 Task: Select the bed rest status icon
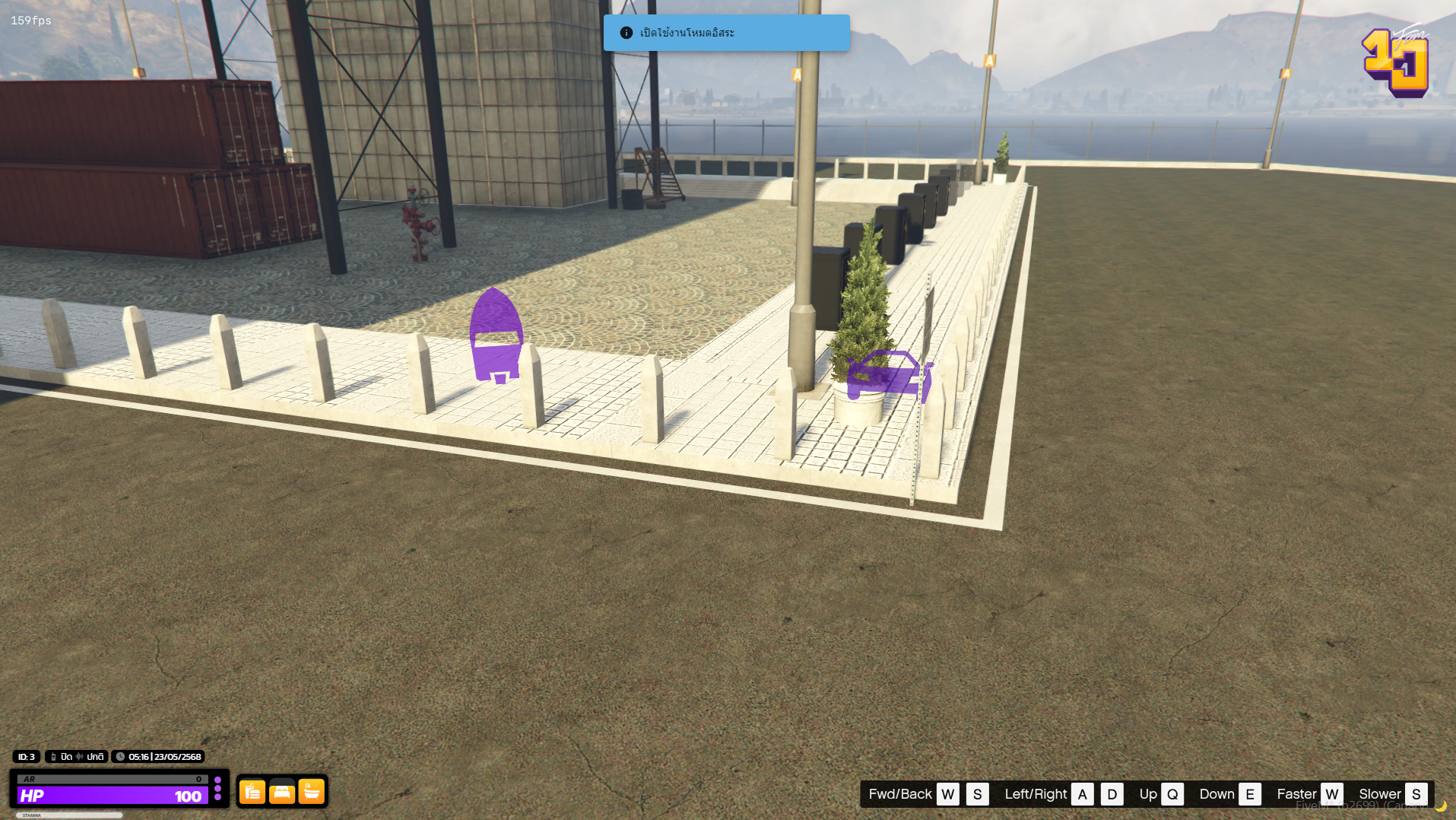coord(282,792)
